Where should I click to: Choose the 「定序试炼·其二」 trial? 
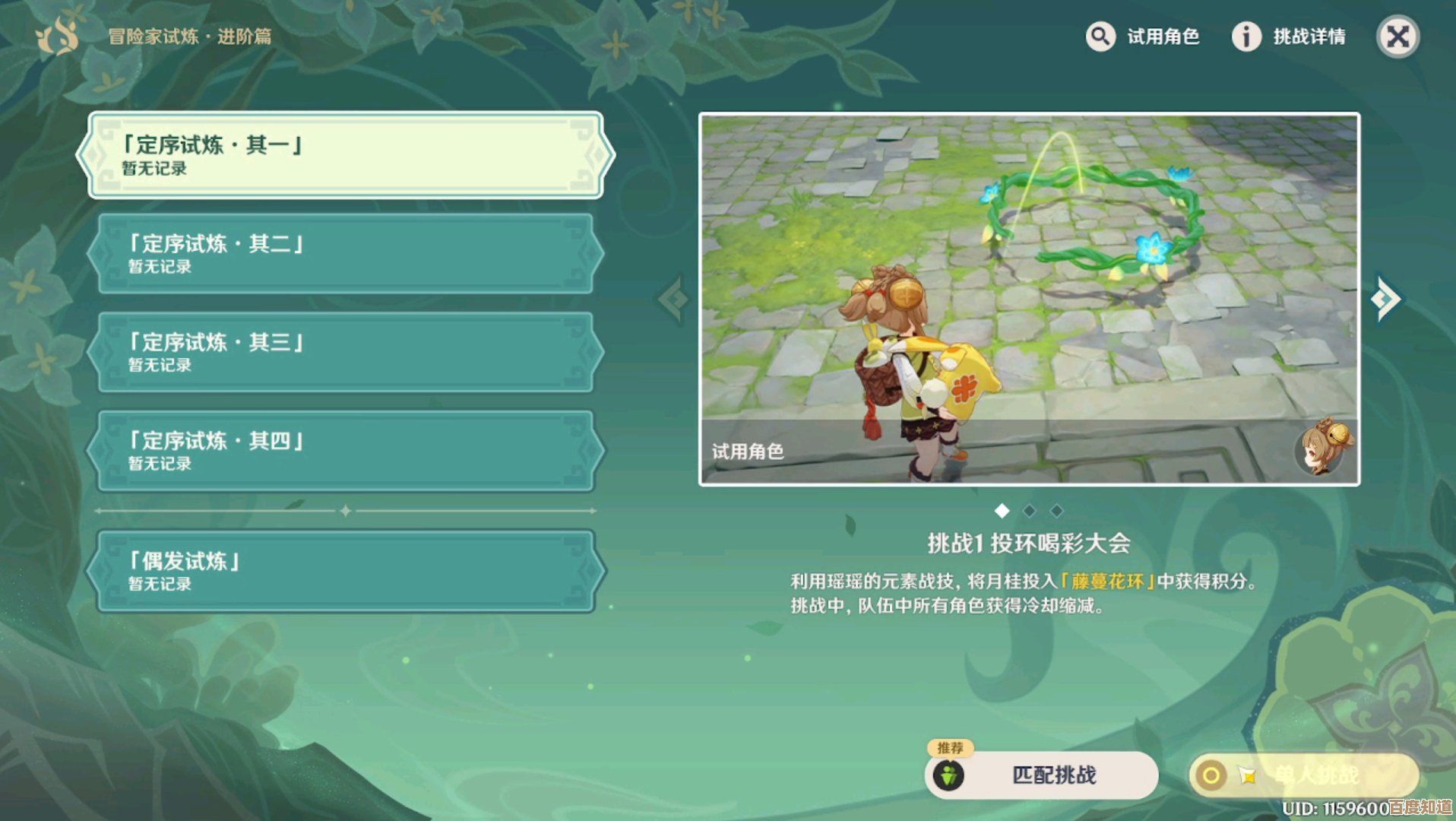click(x=346, y=253)
